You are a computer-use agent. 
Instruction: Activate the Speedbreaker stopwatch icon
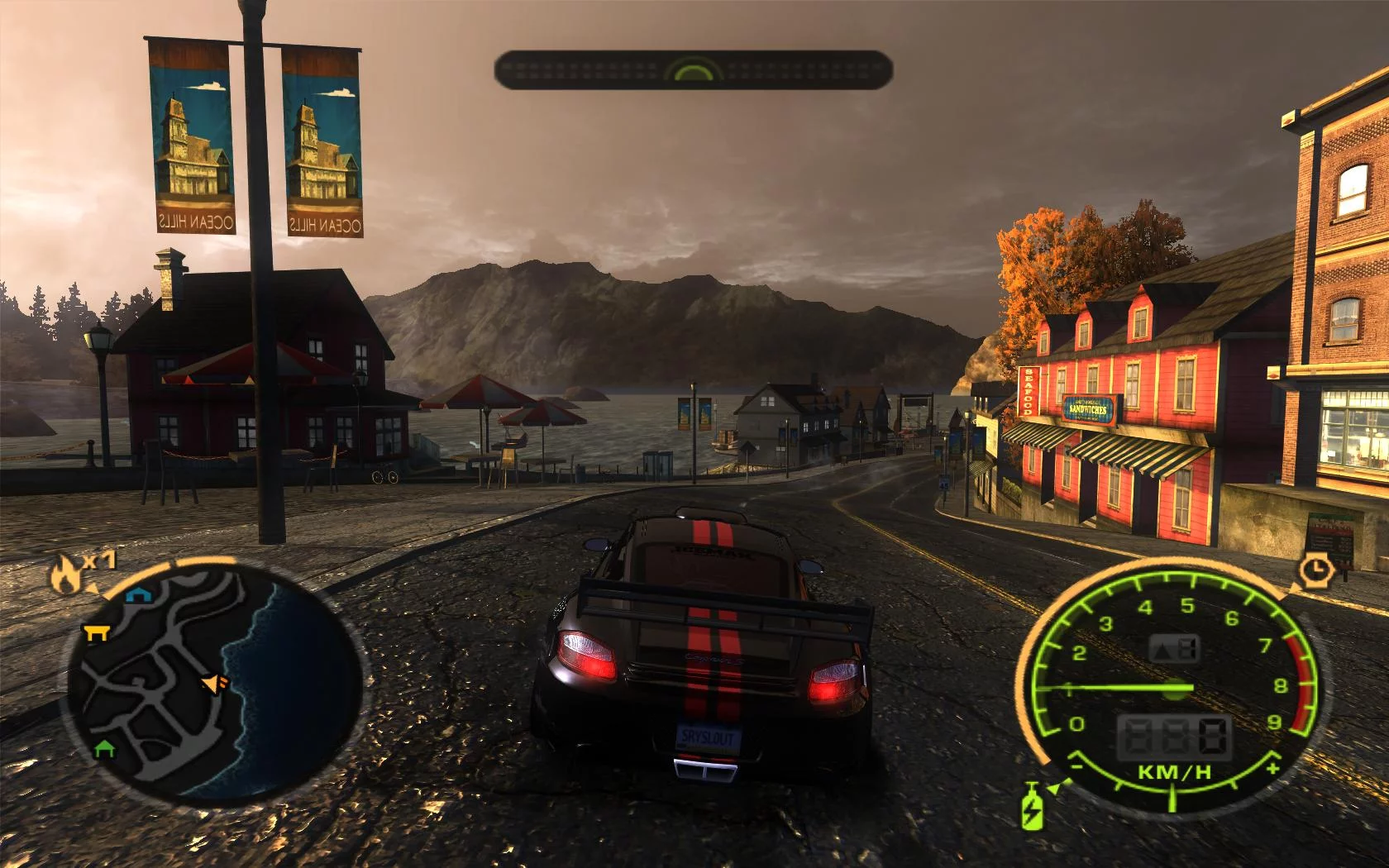click(1314, 570)
